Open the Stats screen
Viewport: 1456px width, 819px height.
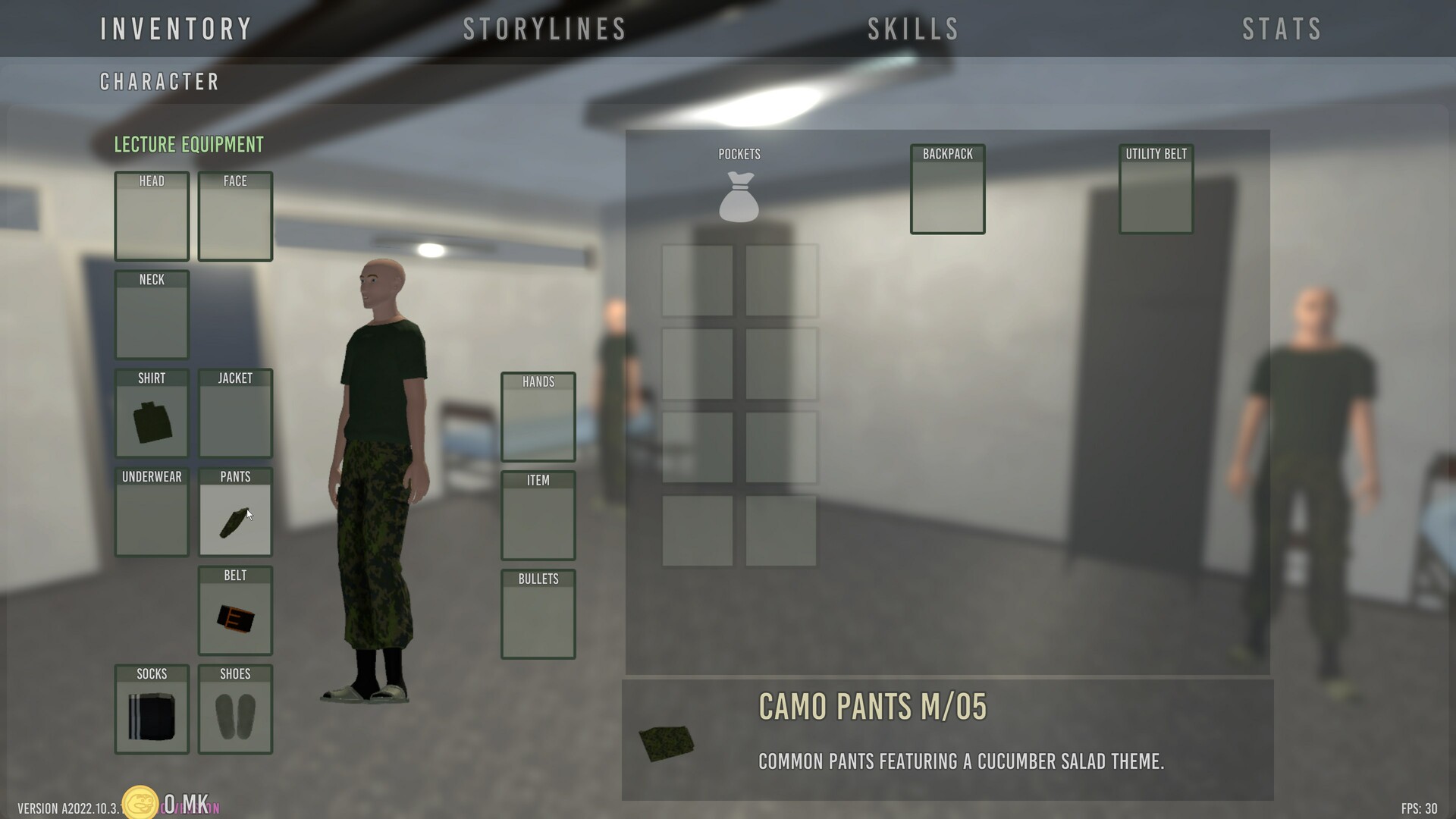point(1282,28)
